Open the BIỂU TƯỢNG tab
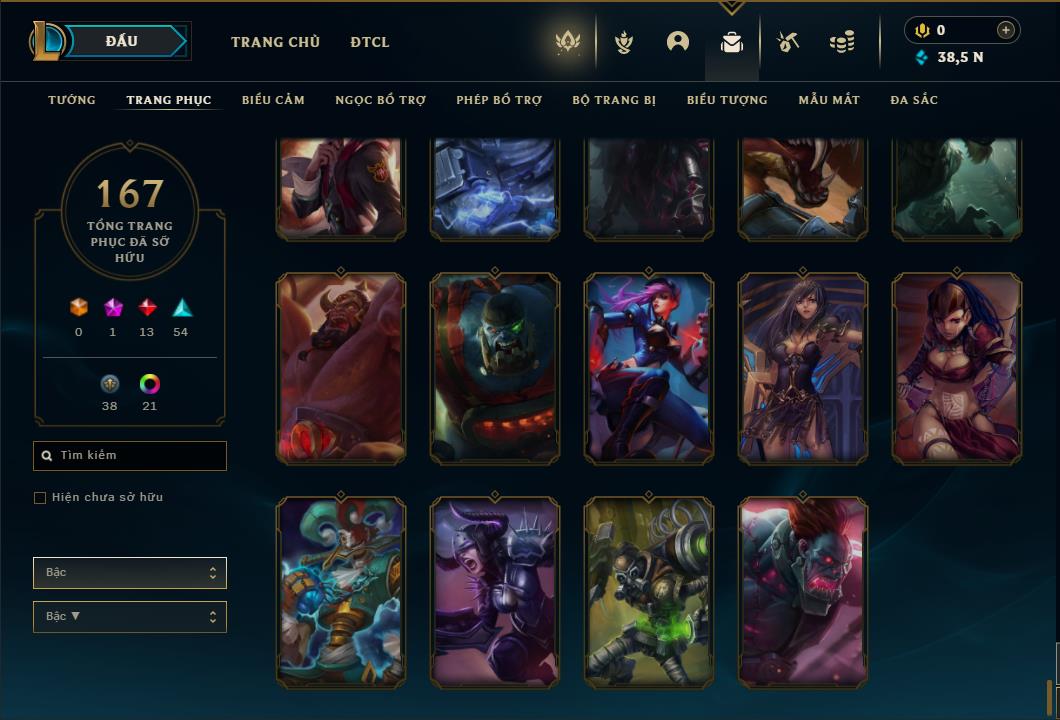 [727, 100]
